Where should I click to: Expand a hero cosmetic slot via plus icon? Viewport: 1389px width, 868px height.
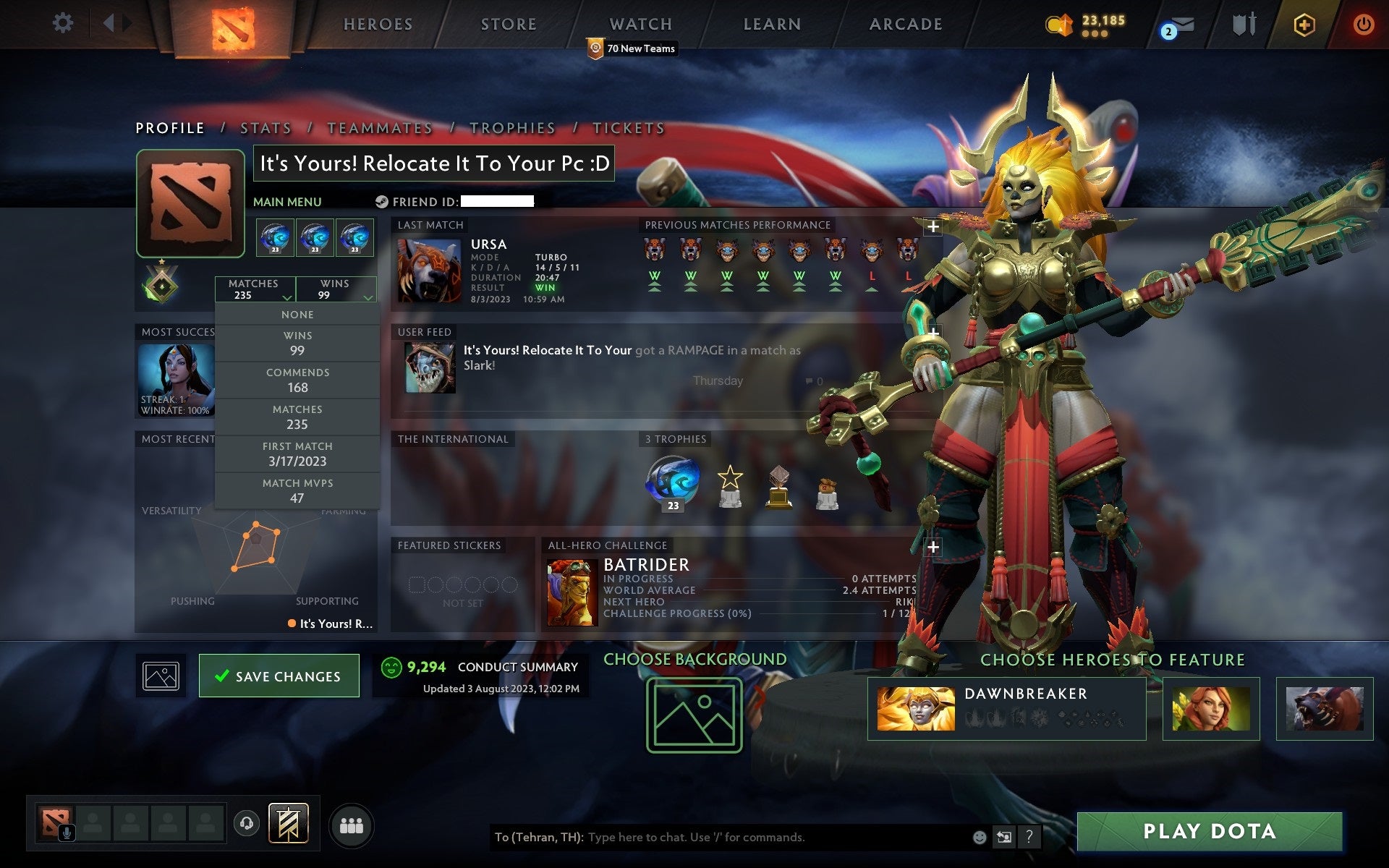point(934,226)
